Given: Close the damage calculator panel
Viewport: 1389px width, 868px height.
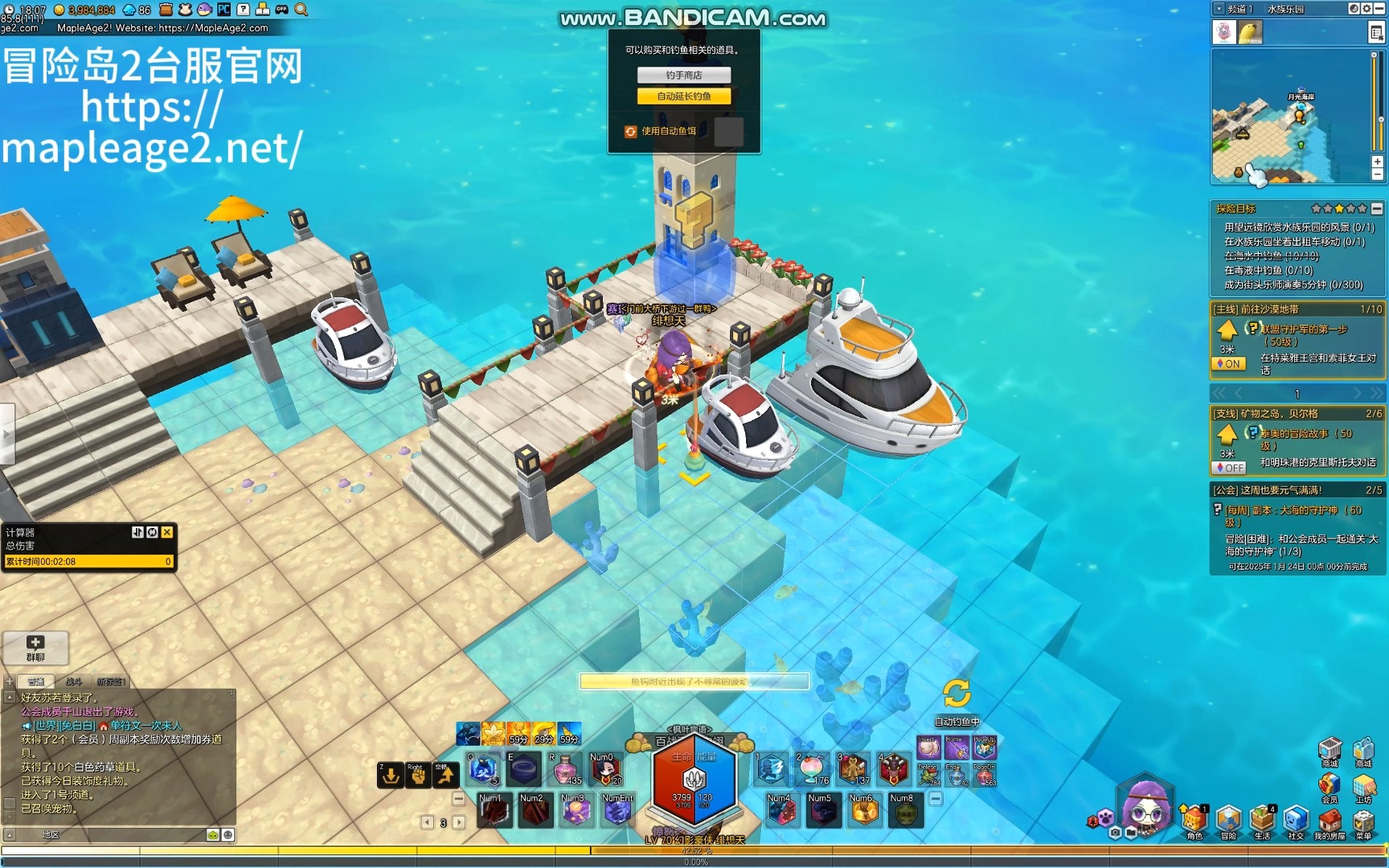Looking at the screenshot, I should click(x=167, y=532).
